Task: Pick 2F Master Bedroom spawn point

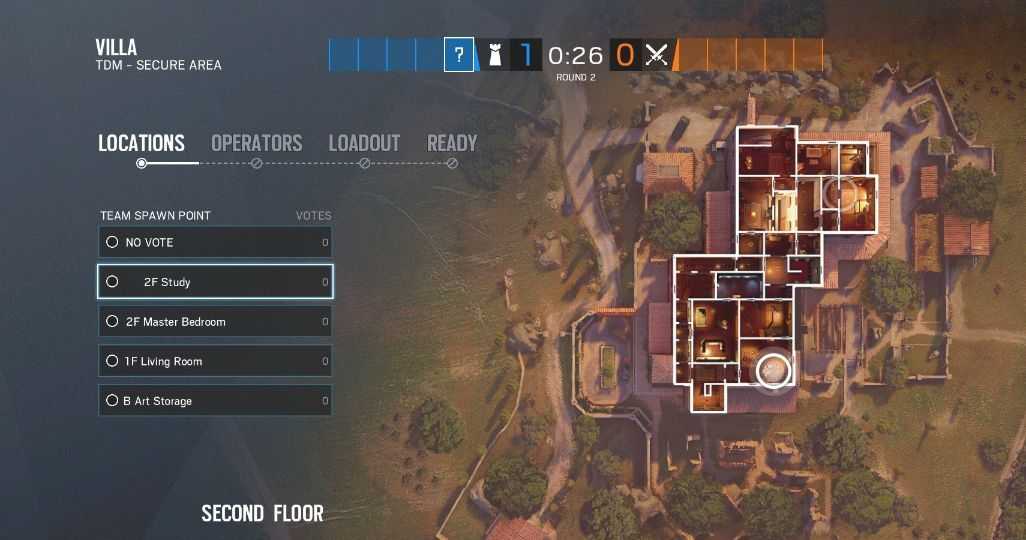Action: 215,322
